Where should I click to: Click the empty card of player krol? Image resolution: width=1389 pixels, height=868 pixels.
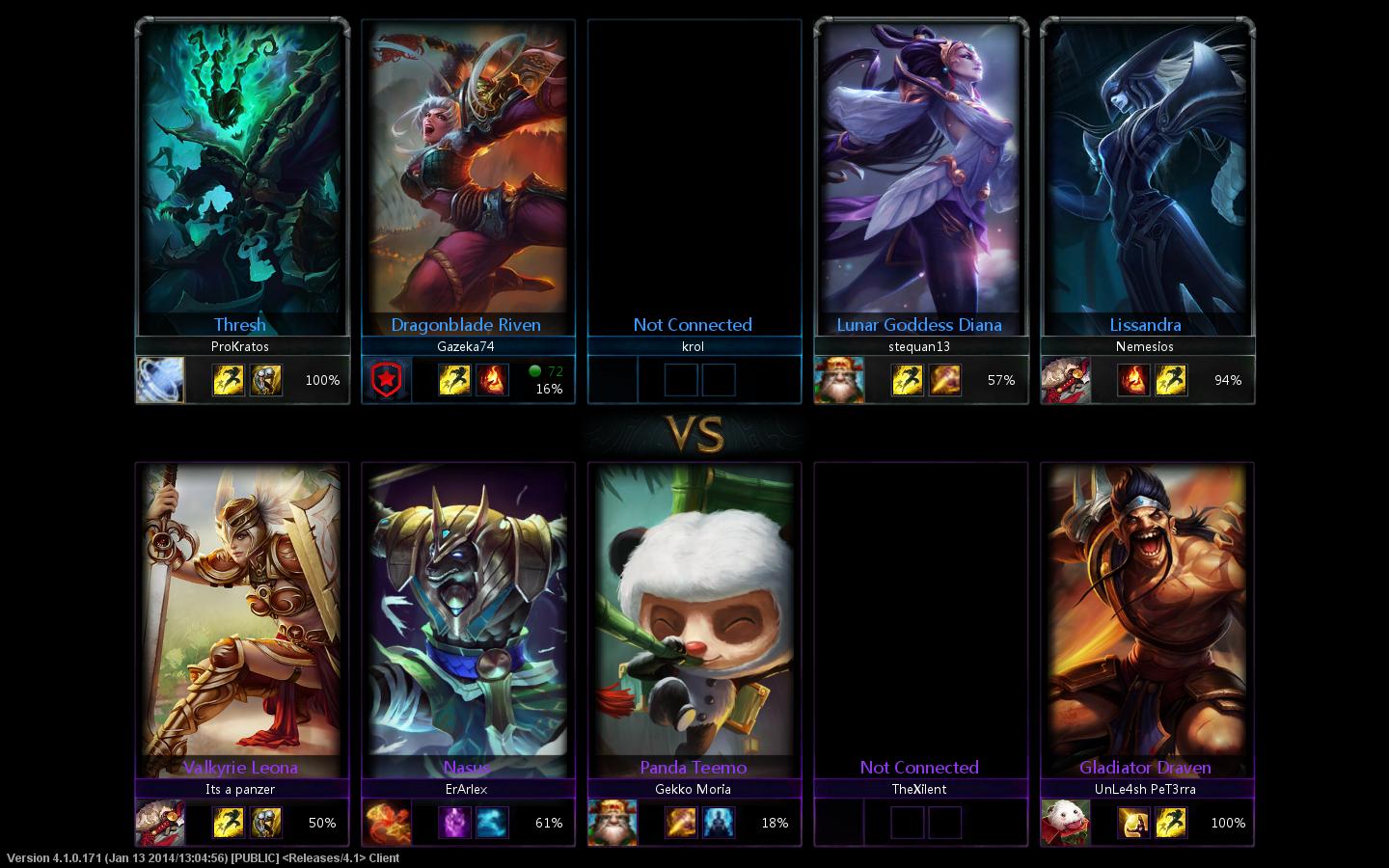tap(694, 174)
